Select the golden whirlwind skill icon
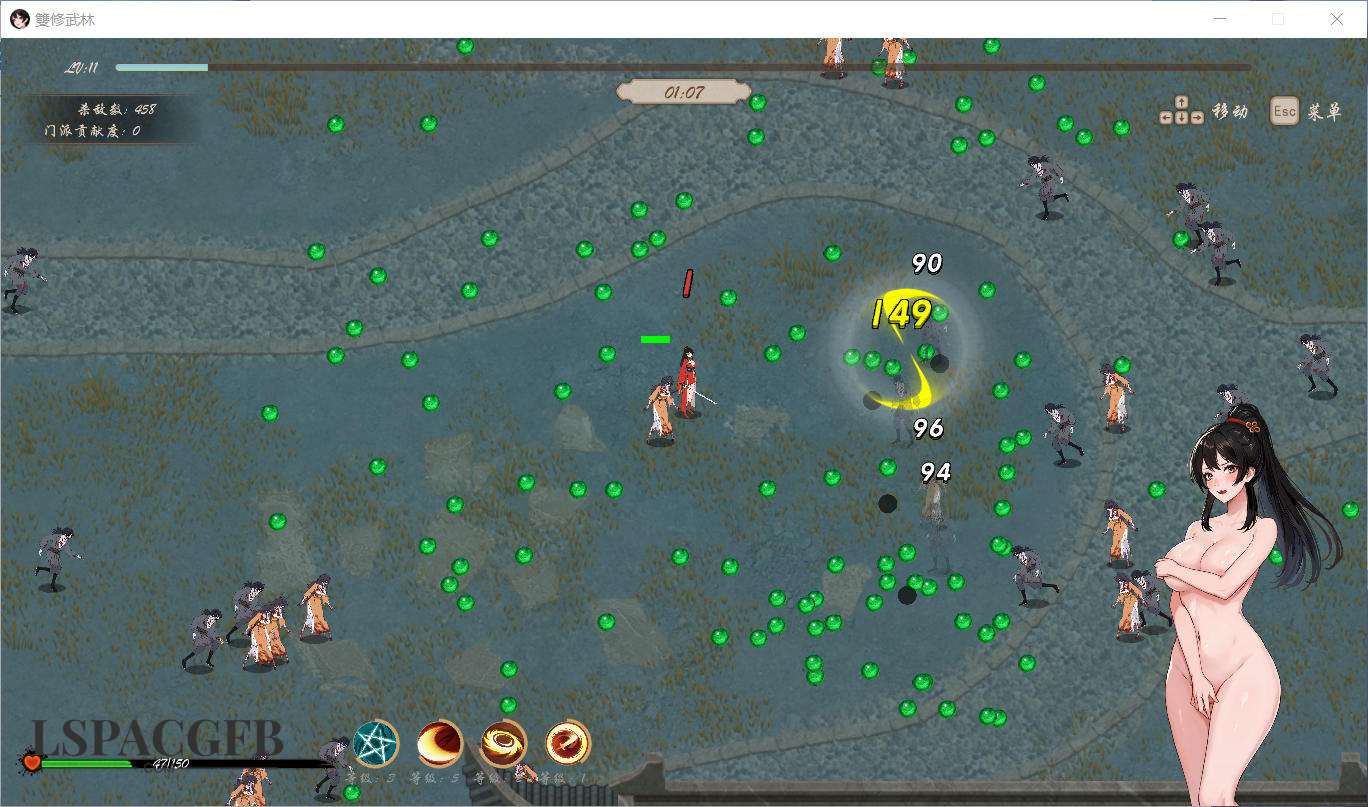This screenshot has height=807, width=1368. (504, 744)
